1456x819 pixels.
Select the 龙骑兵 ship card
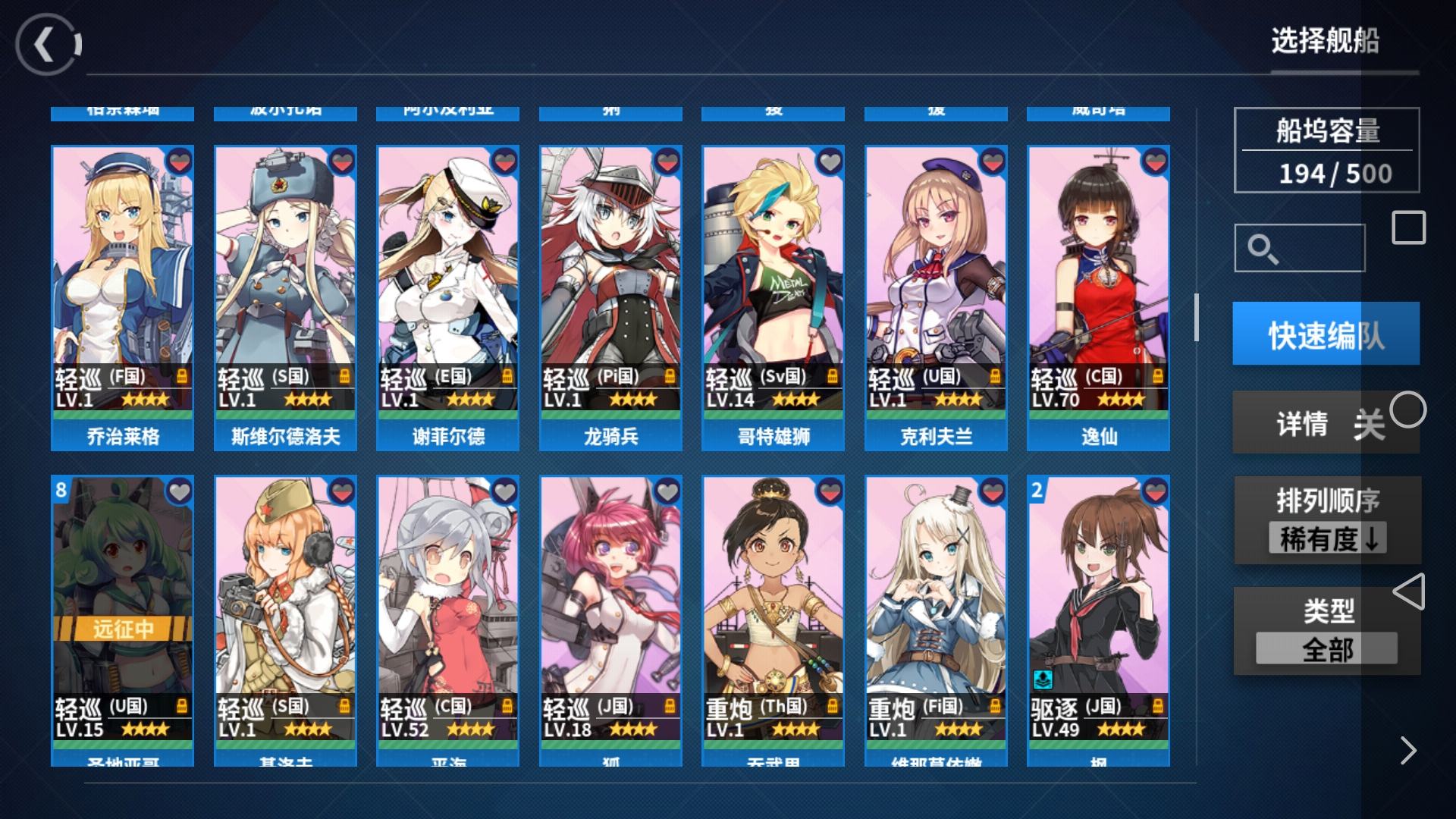(x=610, y=297)
